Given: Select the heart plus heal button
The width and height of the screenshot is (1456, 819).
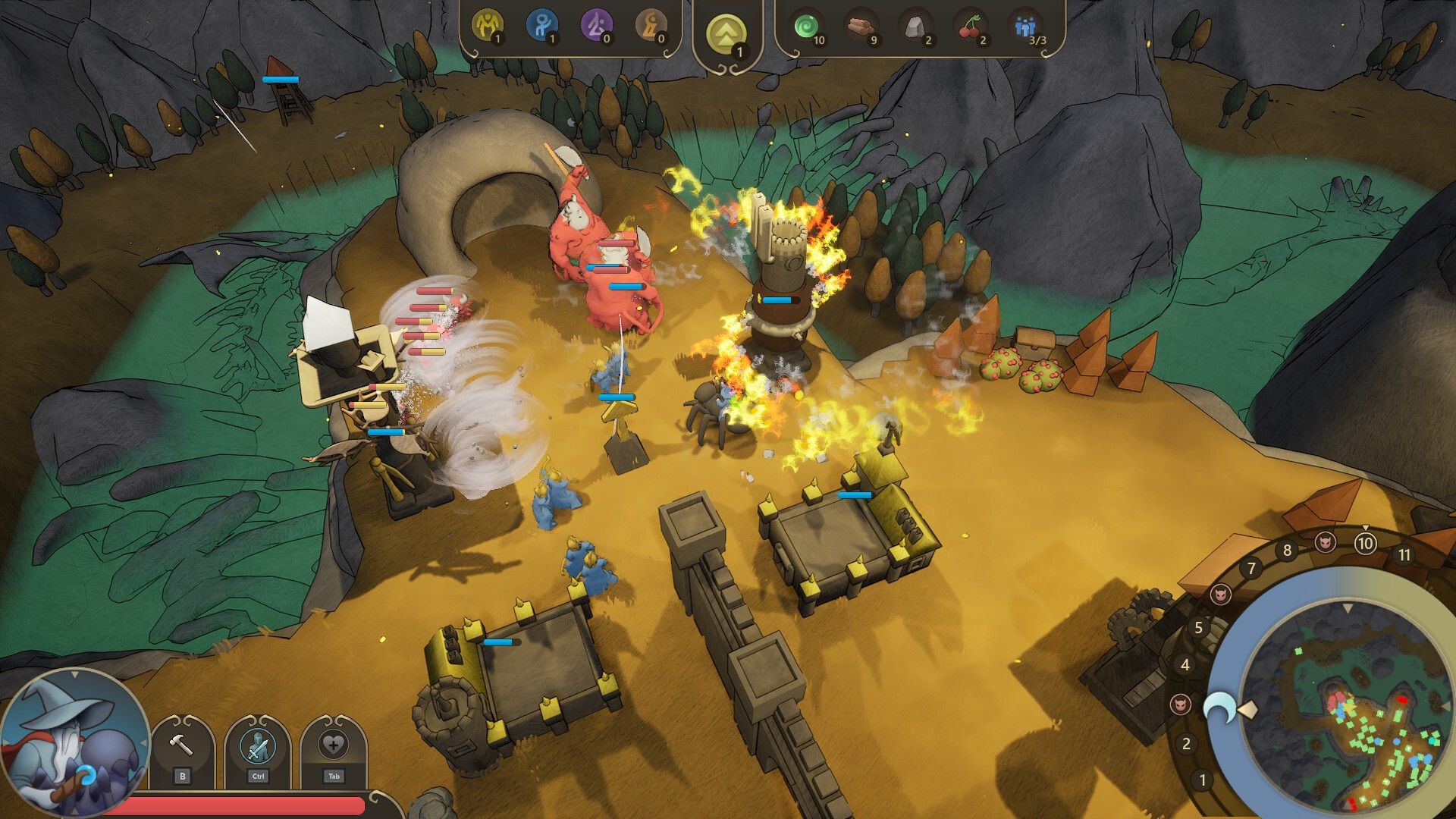Looking at the screenshot, I should coord(333,746).
